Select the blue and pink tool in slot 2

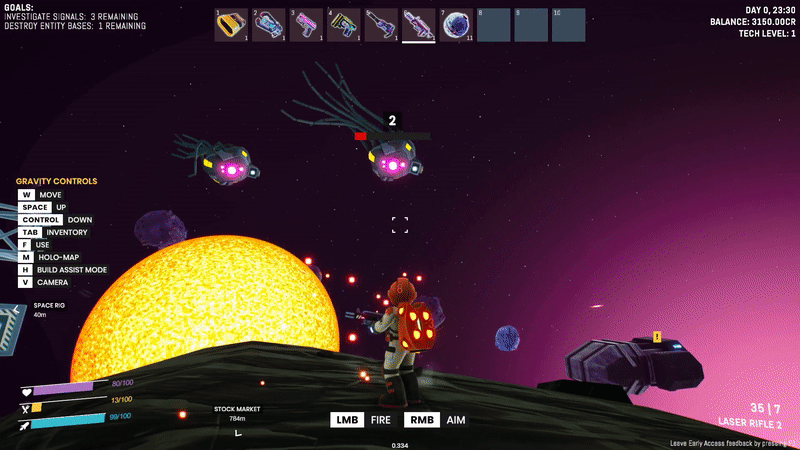pos(269,25)
